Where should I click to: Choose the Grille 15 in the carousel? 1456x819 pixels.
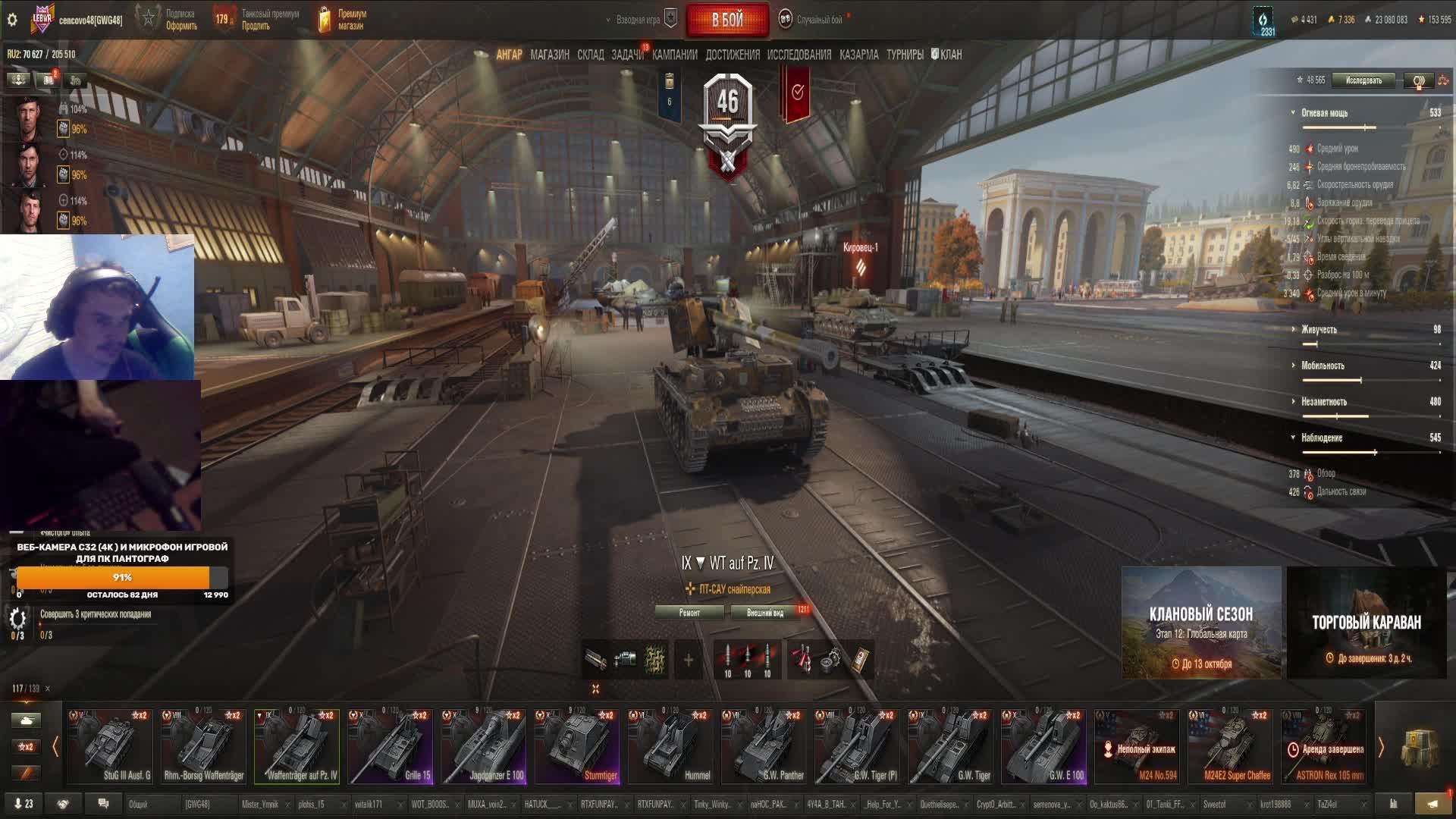click(x=390, y=745)
